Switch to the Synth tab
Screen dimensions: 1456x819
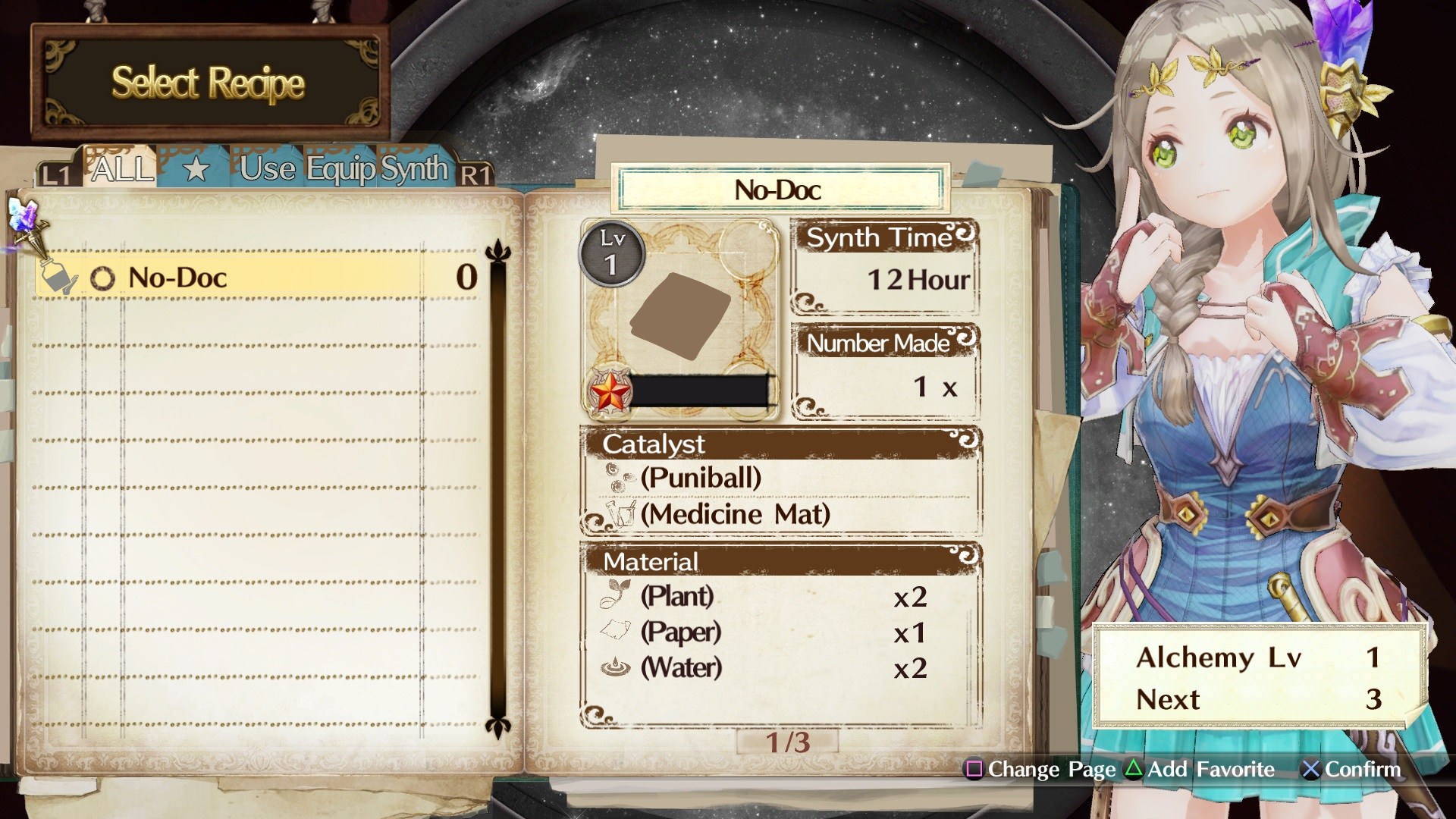tap(415, 167)
